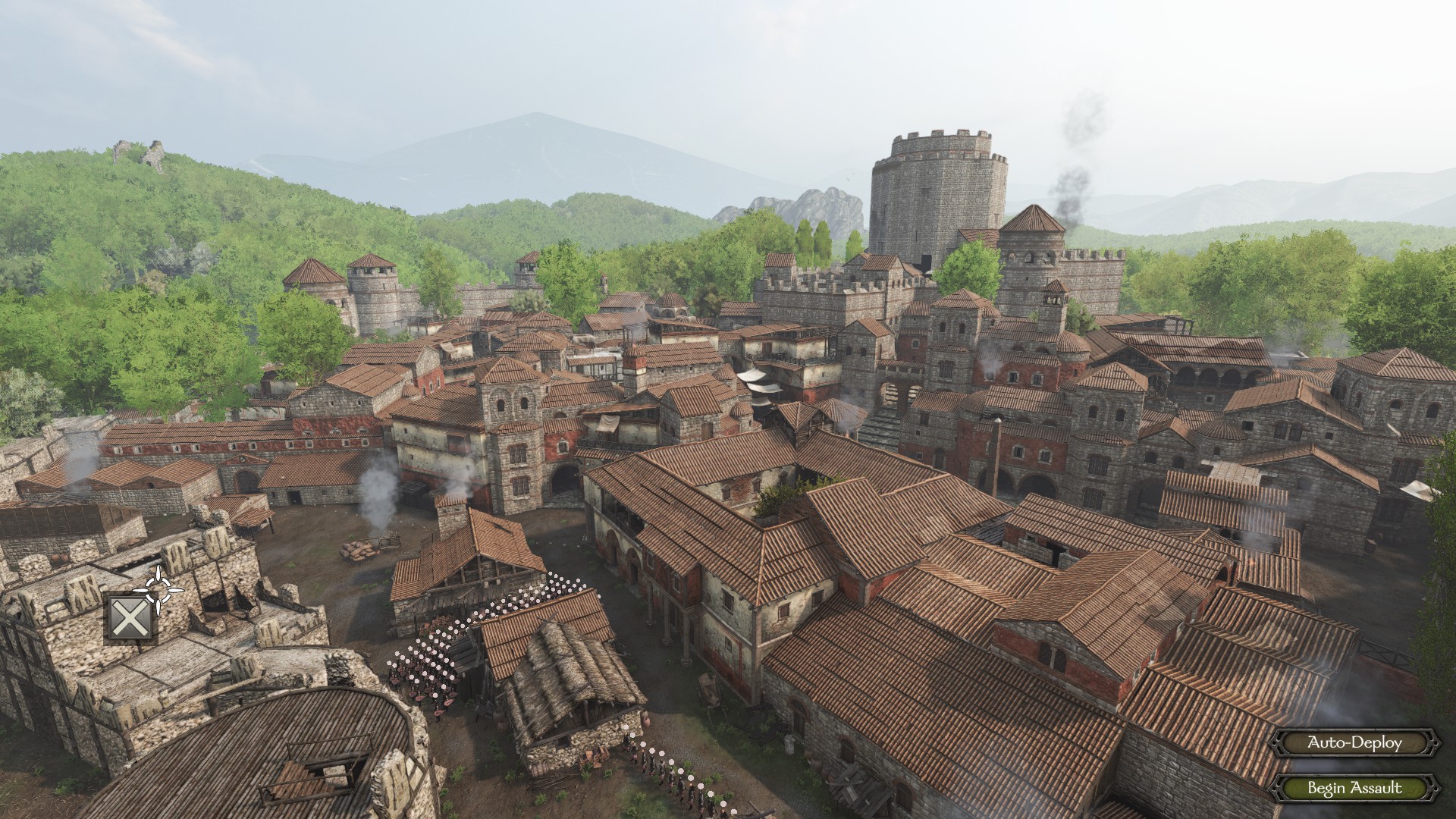This screenshot has width=1456, height=819.
Task: Click the center ring of the crosshair gizmo
Action: point(158,590)
